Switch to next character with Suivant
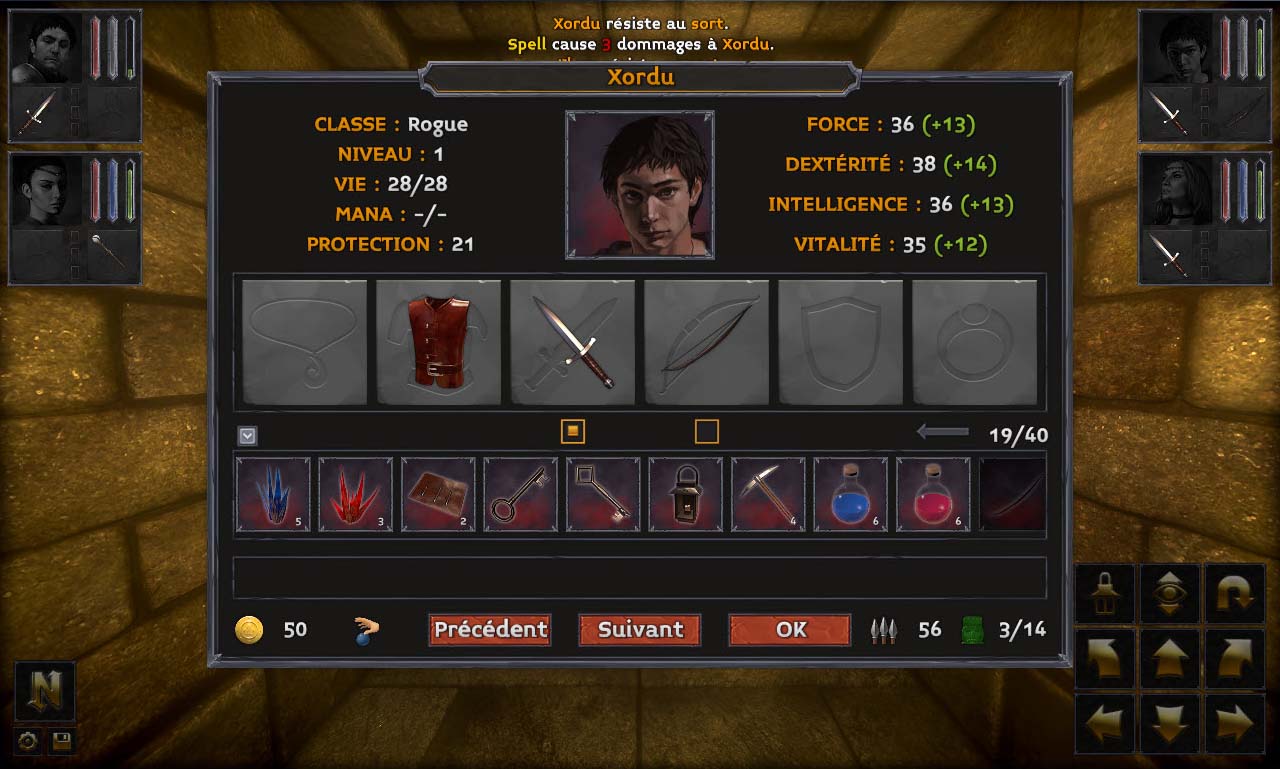The width and height of the screenshot is (1280, 769). coord(640,630)
